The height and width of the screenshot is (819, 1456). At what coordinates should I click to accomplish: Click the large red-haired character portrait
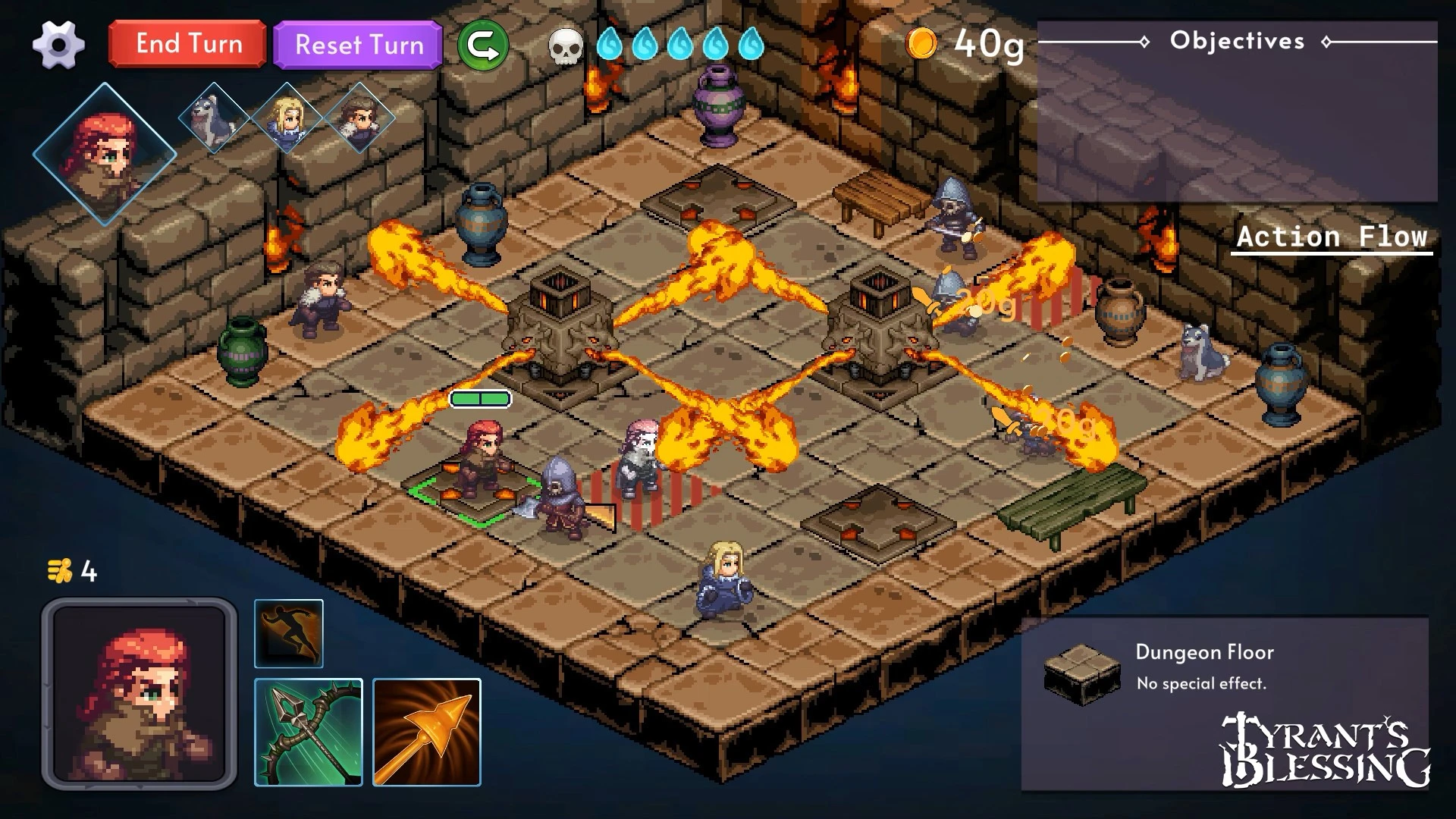[140, 694]
